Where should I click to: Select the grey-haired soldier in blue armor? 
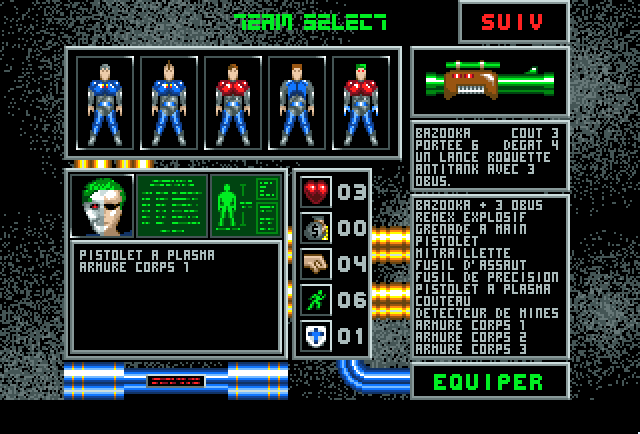coord(106,101)
